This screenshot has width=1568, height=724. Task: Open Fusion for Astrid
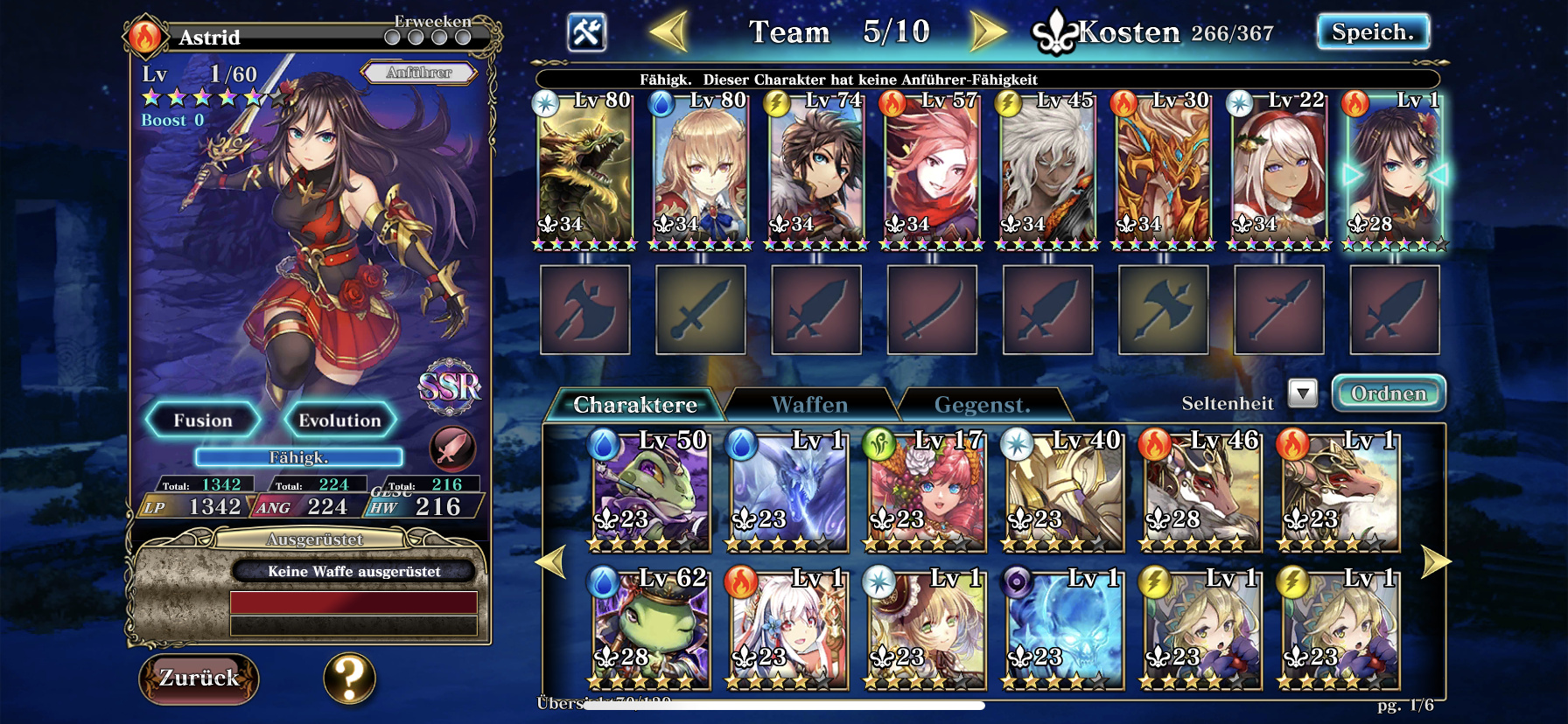(203, 421)
